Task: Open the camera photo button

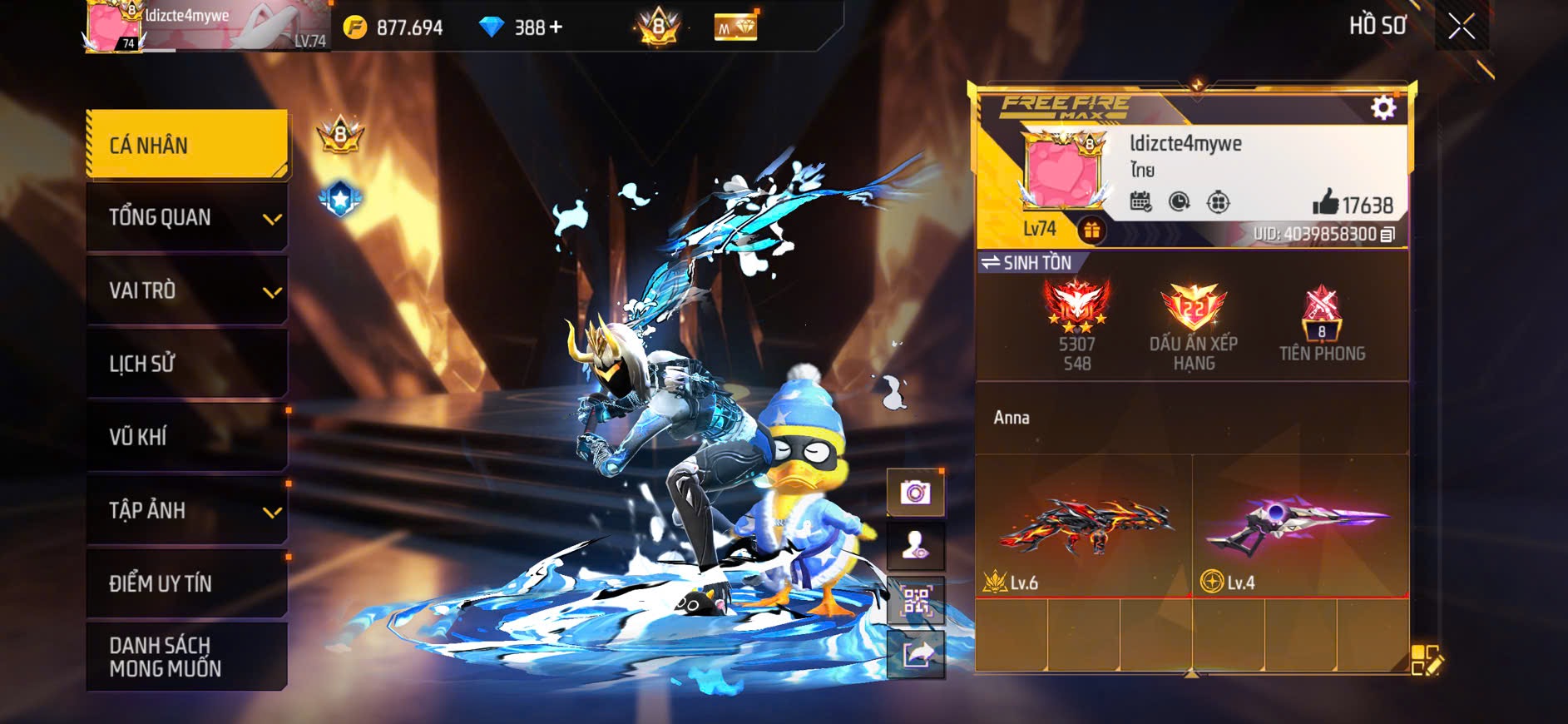Action: (915, 493)
